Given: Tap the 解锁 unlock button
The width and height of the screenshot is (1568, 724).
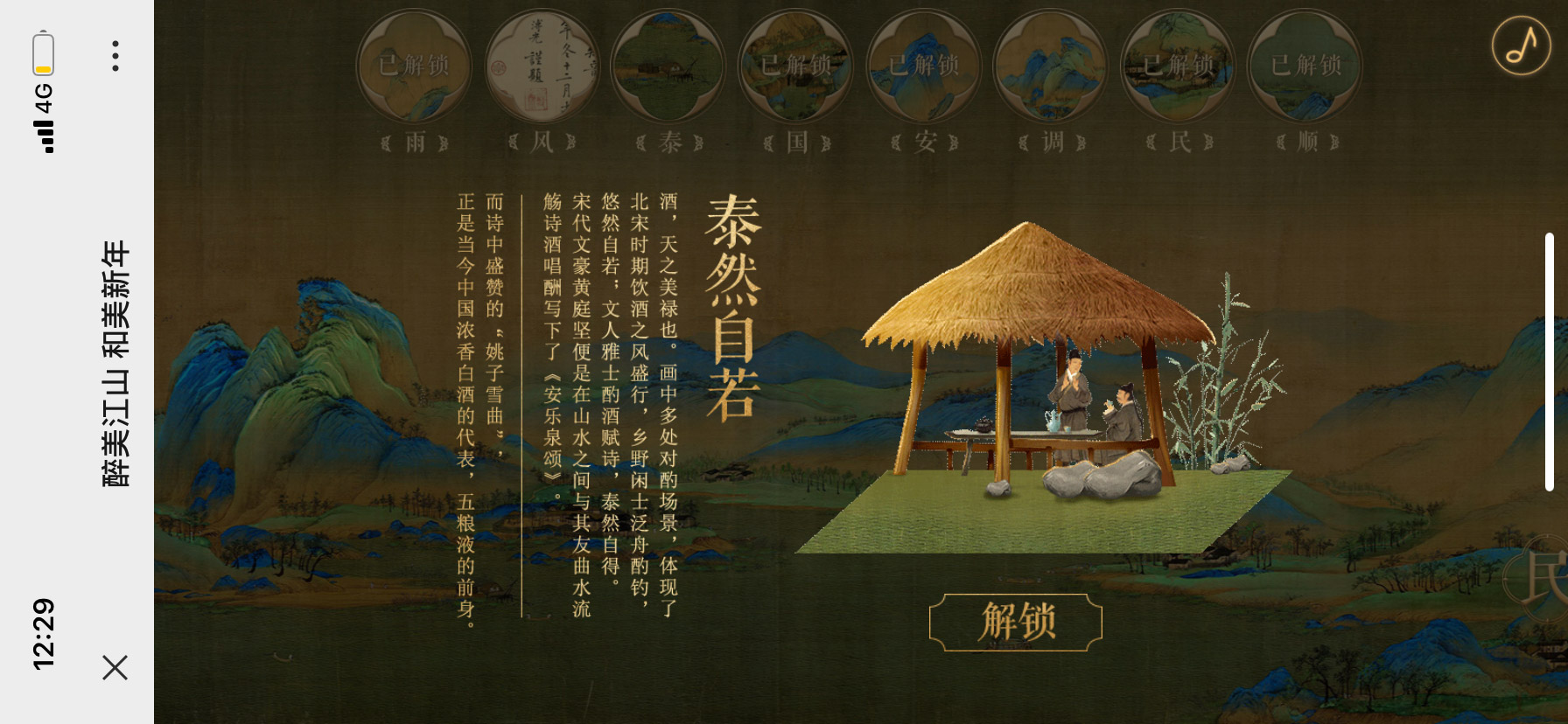Looking at the screenshot, I should coord(1015,622).
